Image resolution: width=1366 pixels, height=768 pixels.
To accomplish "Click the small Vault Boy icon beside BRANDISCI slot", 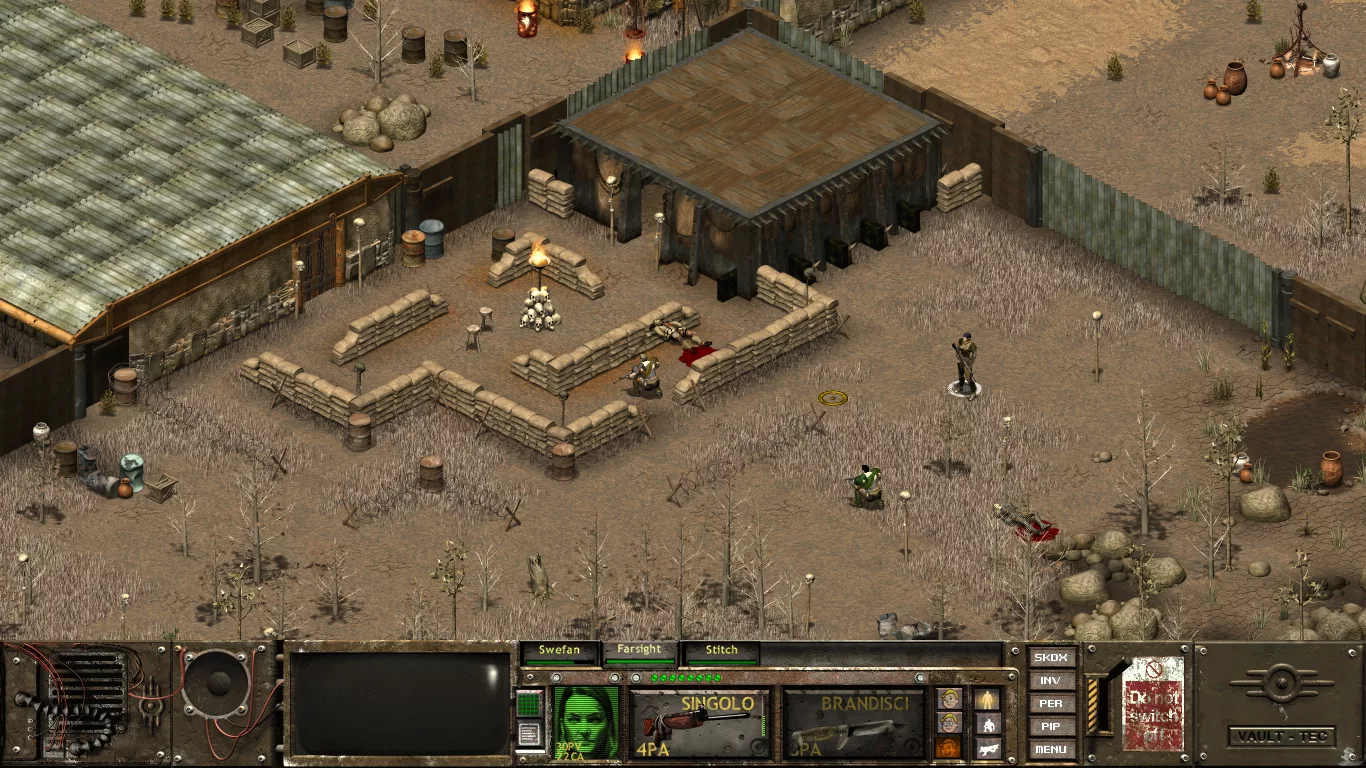I will [x=949, y=698].
